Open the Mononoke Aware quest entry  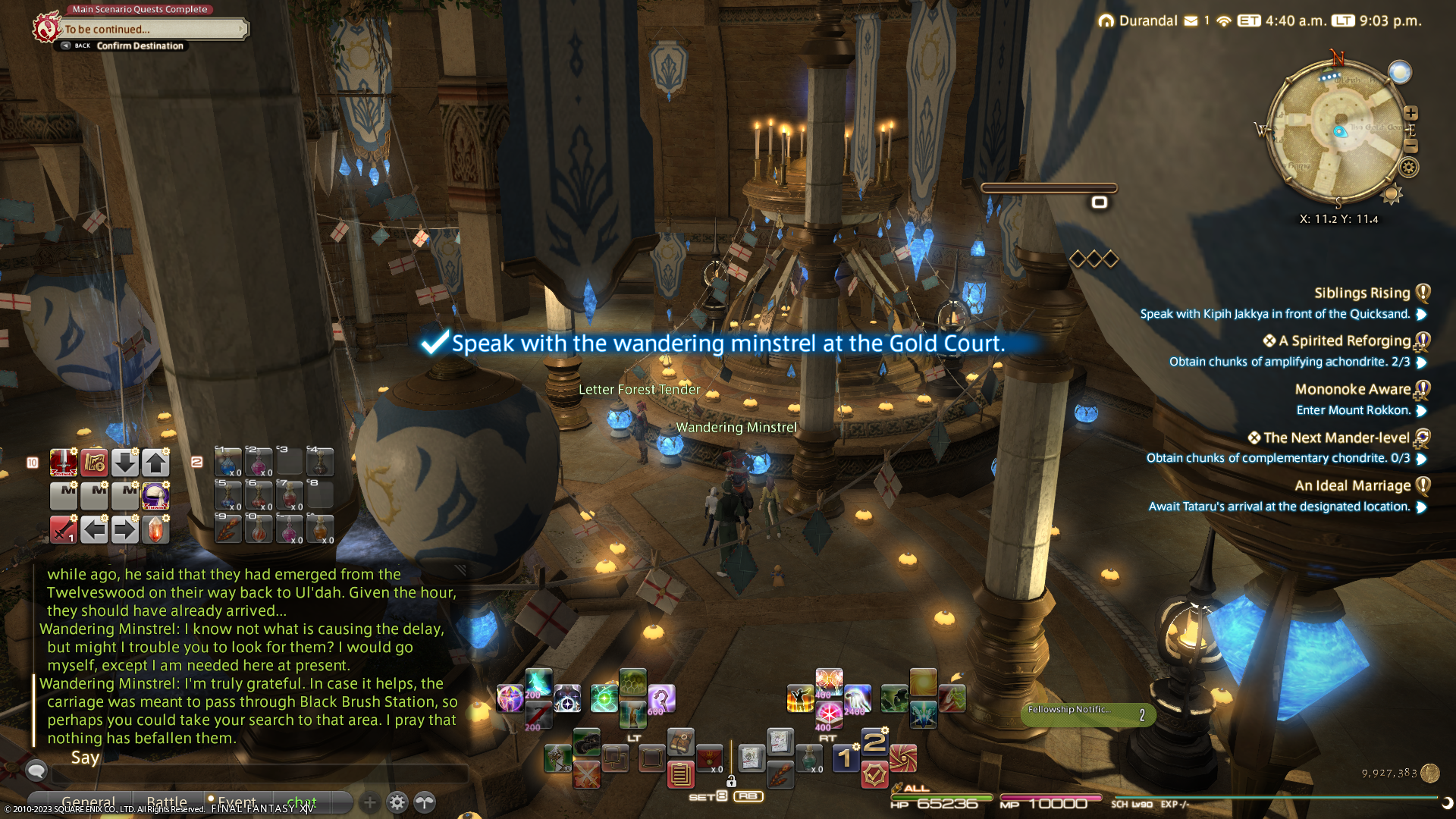1352,390
